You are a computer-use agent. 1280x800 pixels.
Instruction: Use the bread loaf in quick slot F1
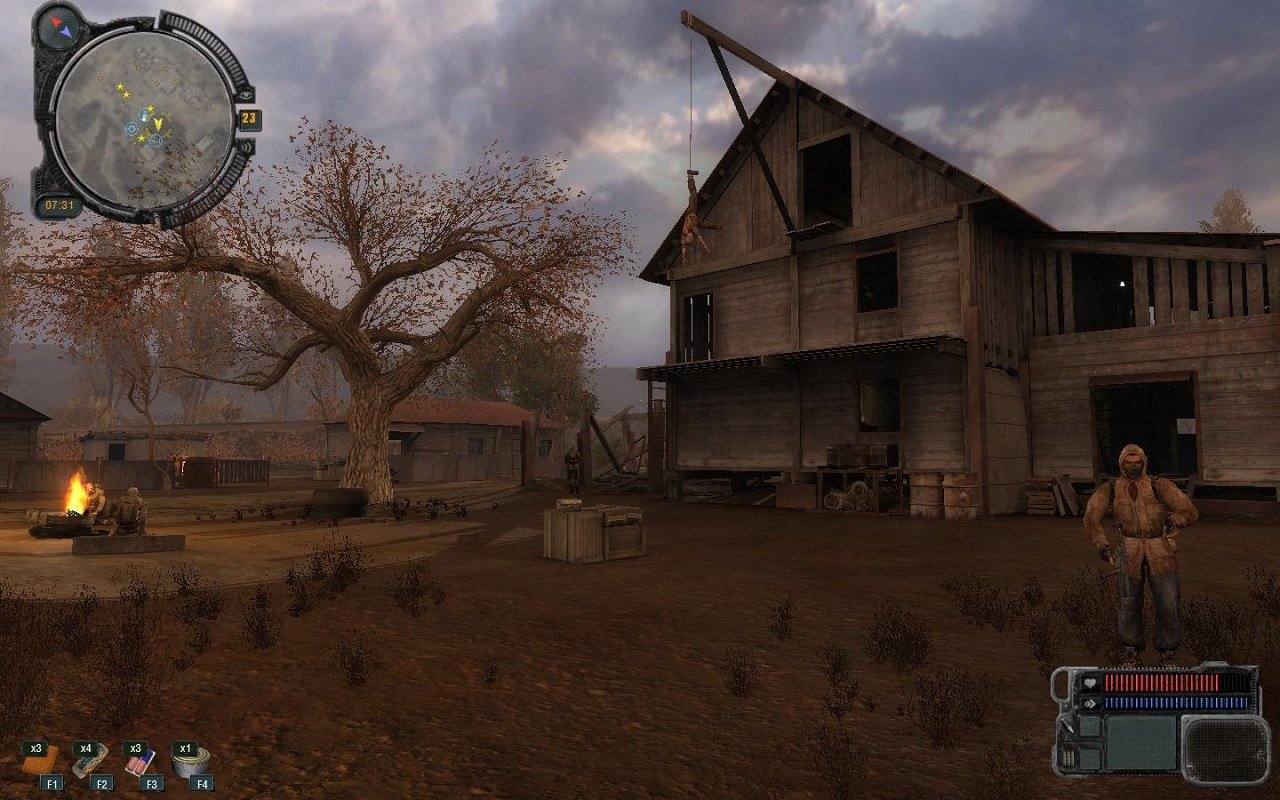tap(39, 765)
